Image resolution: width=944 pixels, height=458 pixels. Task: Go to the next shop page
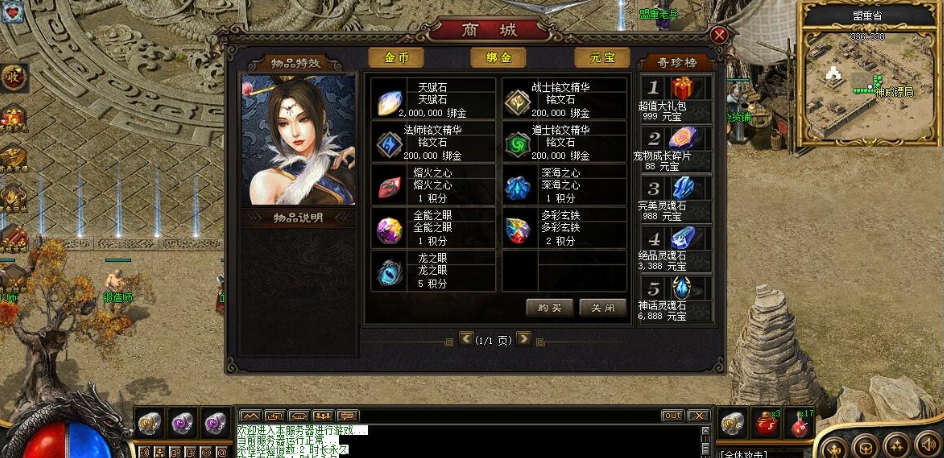click(x=523, y=338)
